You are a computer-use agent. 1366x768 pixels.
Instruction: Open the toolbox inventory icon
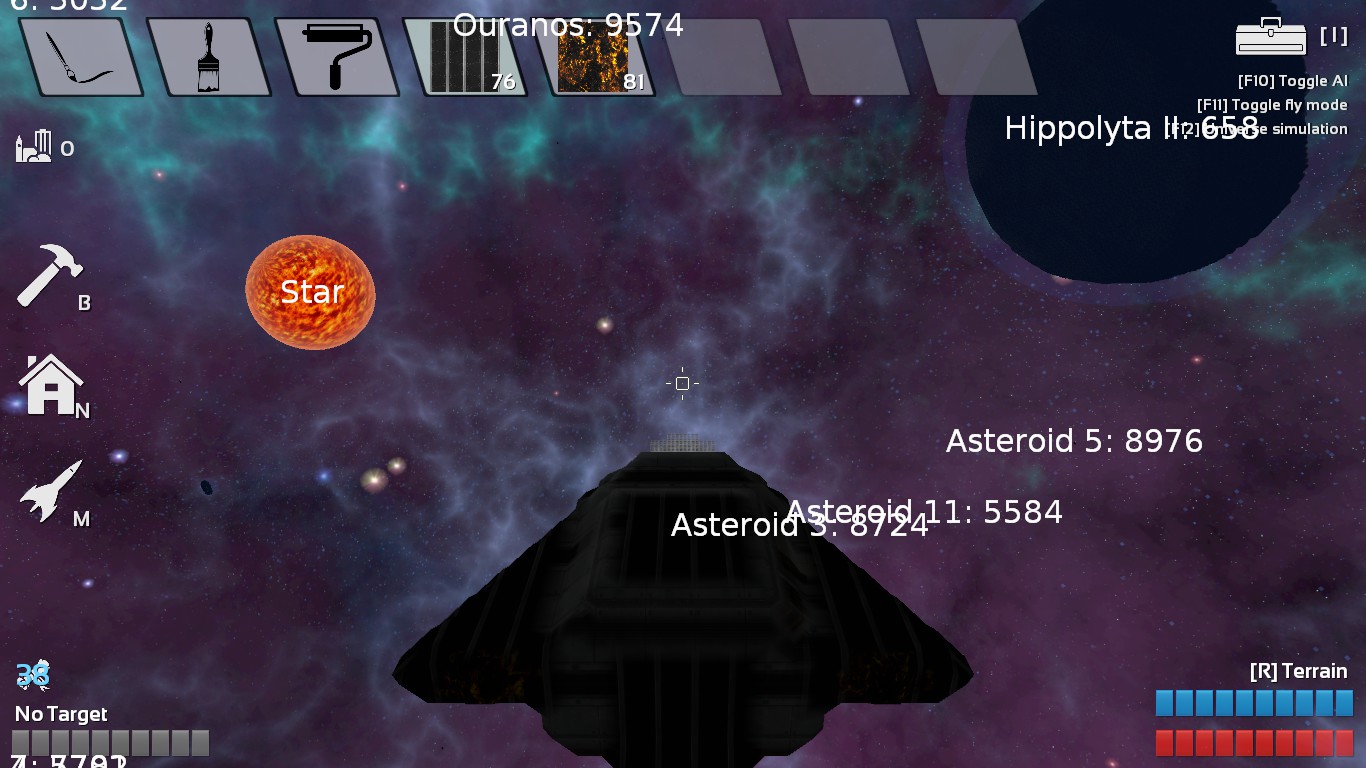click(1270, 37)
